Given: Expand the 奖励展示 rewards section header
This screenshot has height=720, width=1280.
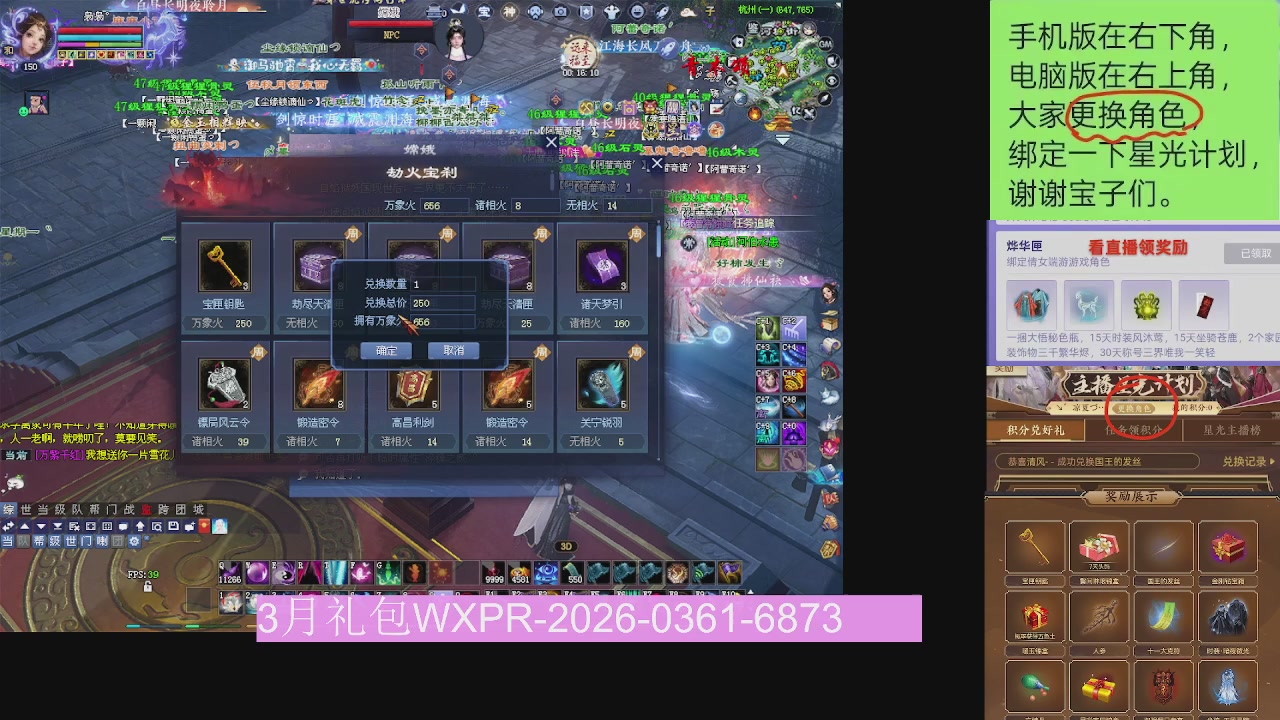Looking at the screenshot, I should 1131,497.
